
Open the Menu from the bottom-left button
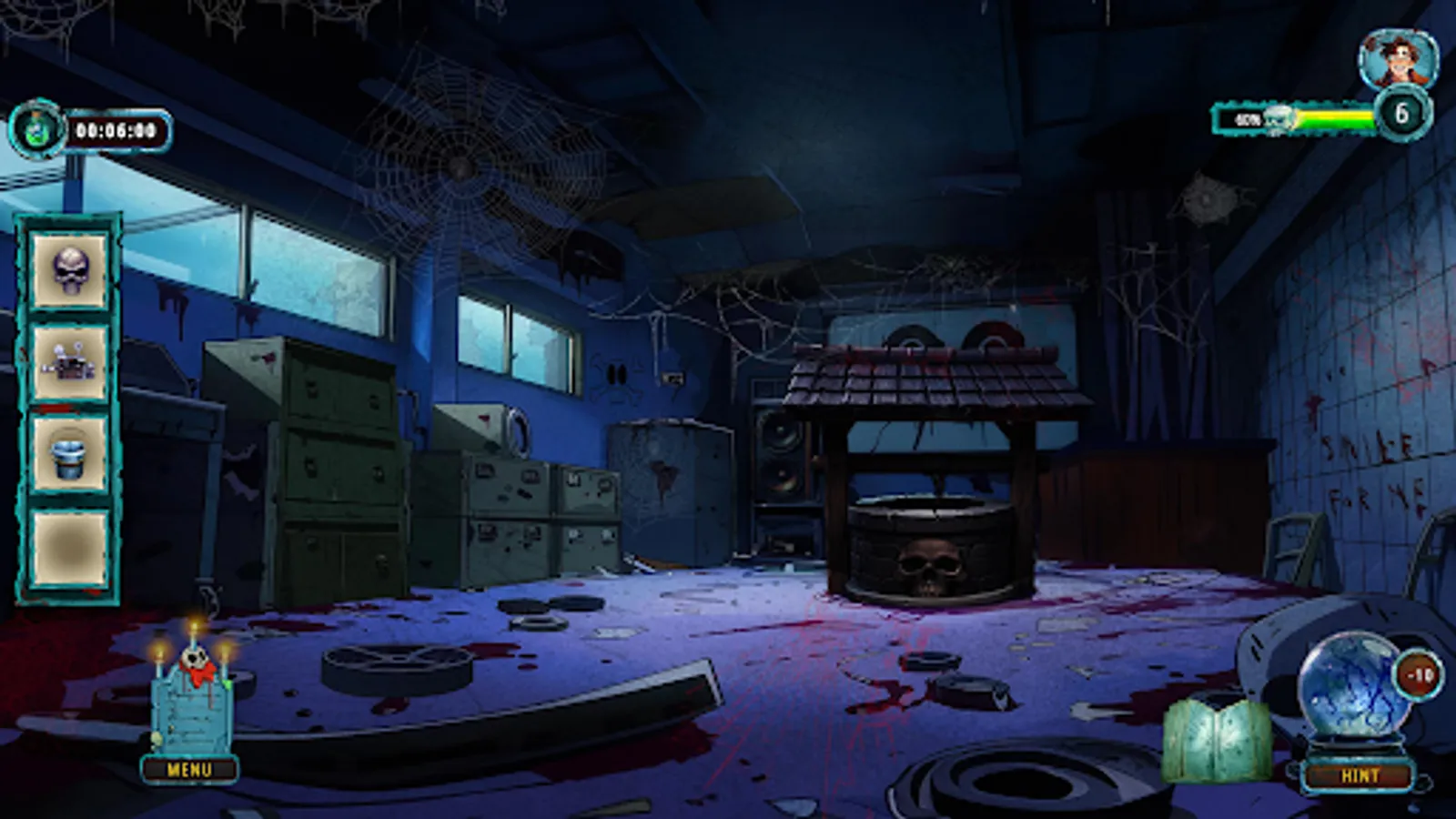click(189, 770)
